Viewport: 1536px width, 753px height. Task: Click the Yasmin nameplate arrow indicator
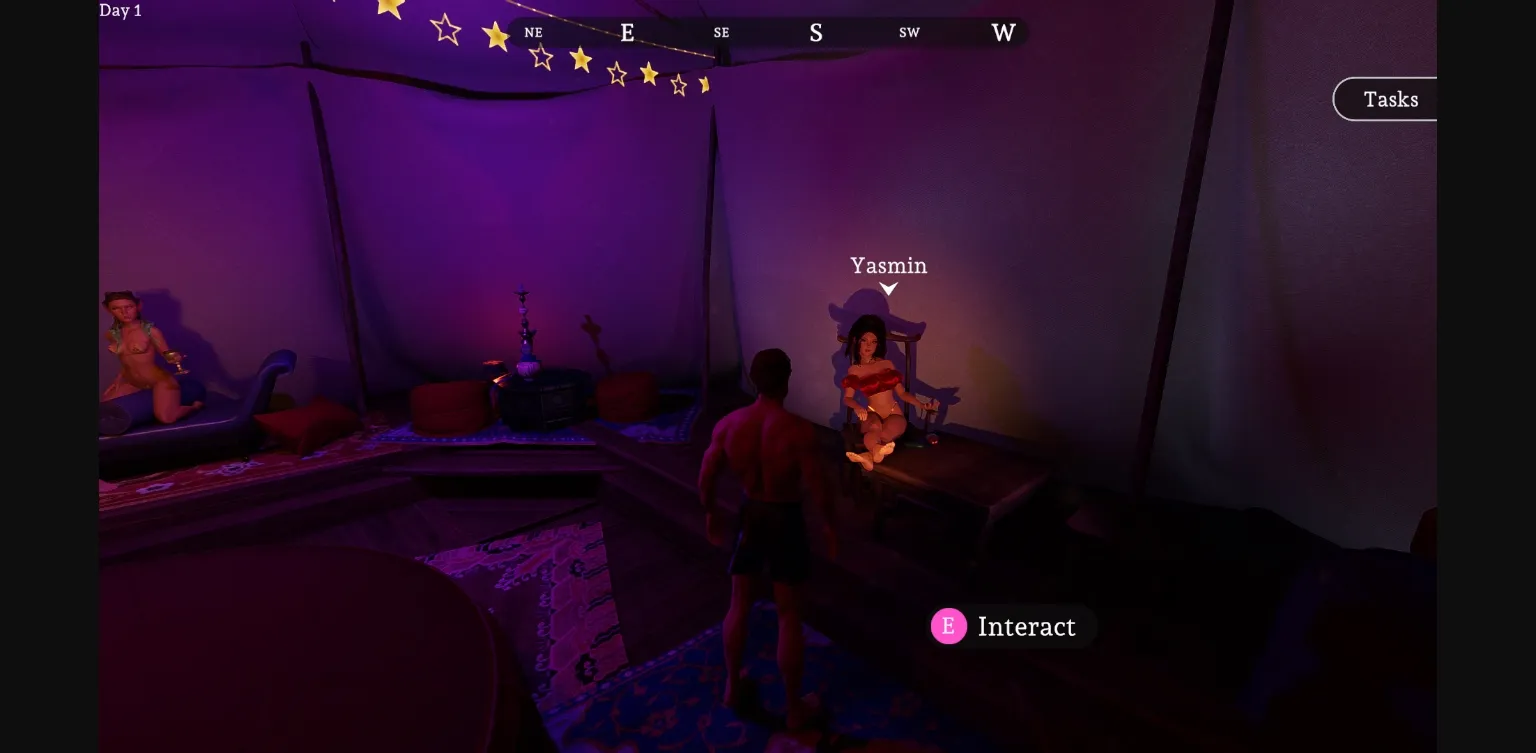(x=887, y=290)
